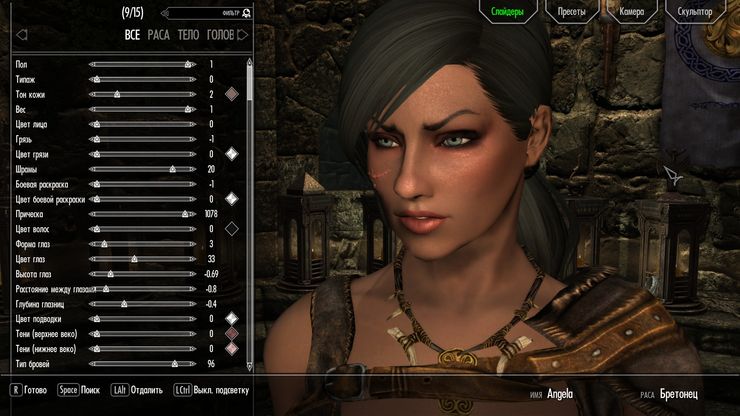This screenshot has height=416, width=740.
Task: Select the Слайдеры tab
Action: [x=509, y=12]
